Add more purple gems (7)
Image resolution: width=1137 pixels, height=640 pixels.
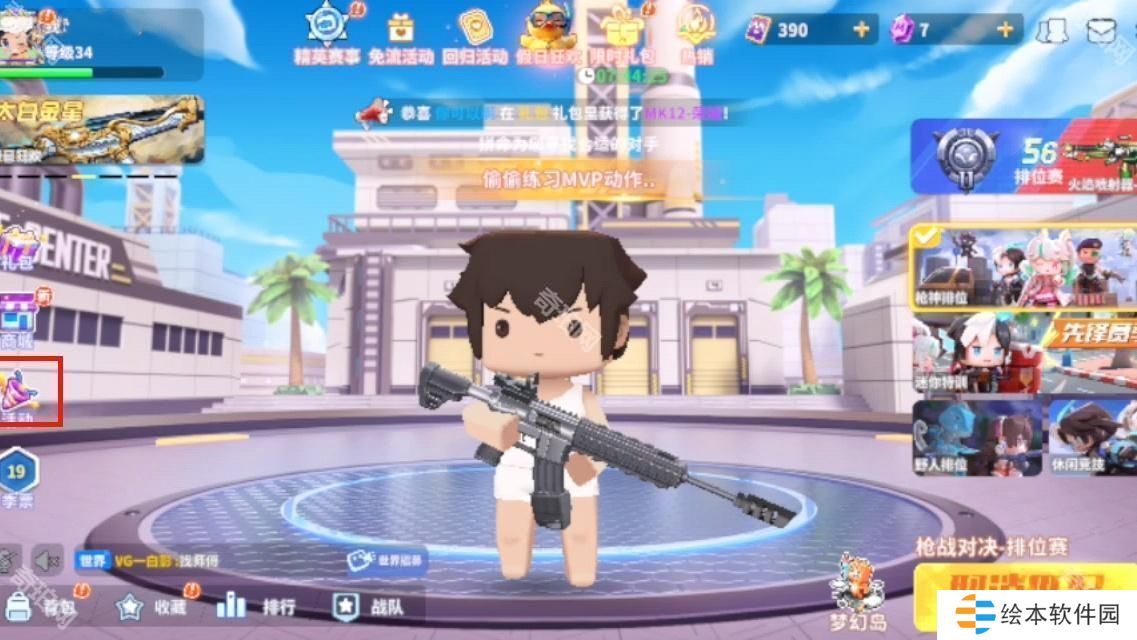pos(1004,30)
